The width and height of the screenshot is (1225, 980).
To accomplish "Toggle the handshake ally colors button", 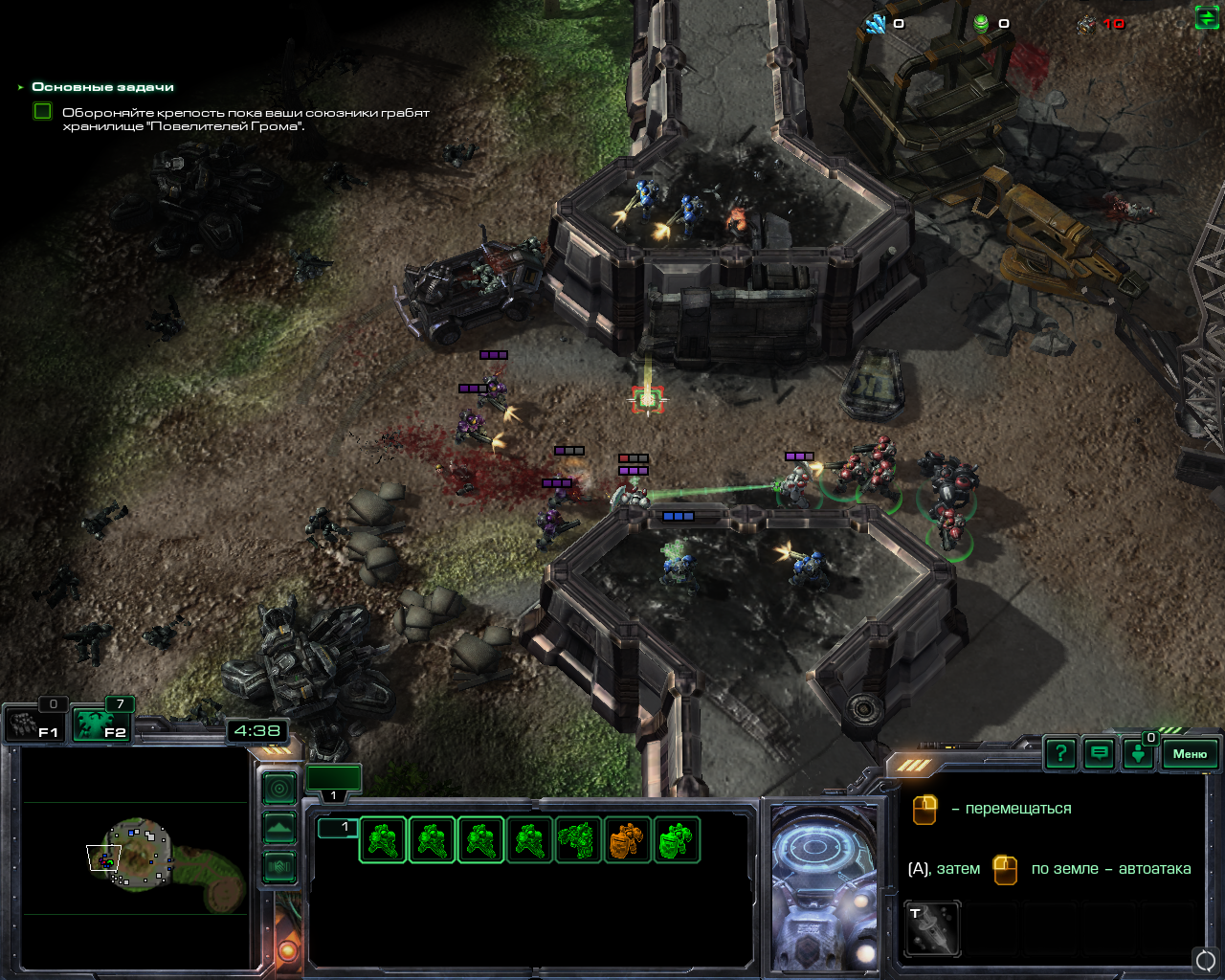I will (x=279, y=867).
